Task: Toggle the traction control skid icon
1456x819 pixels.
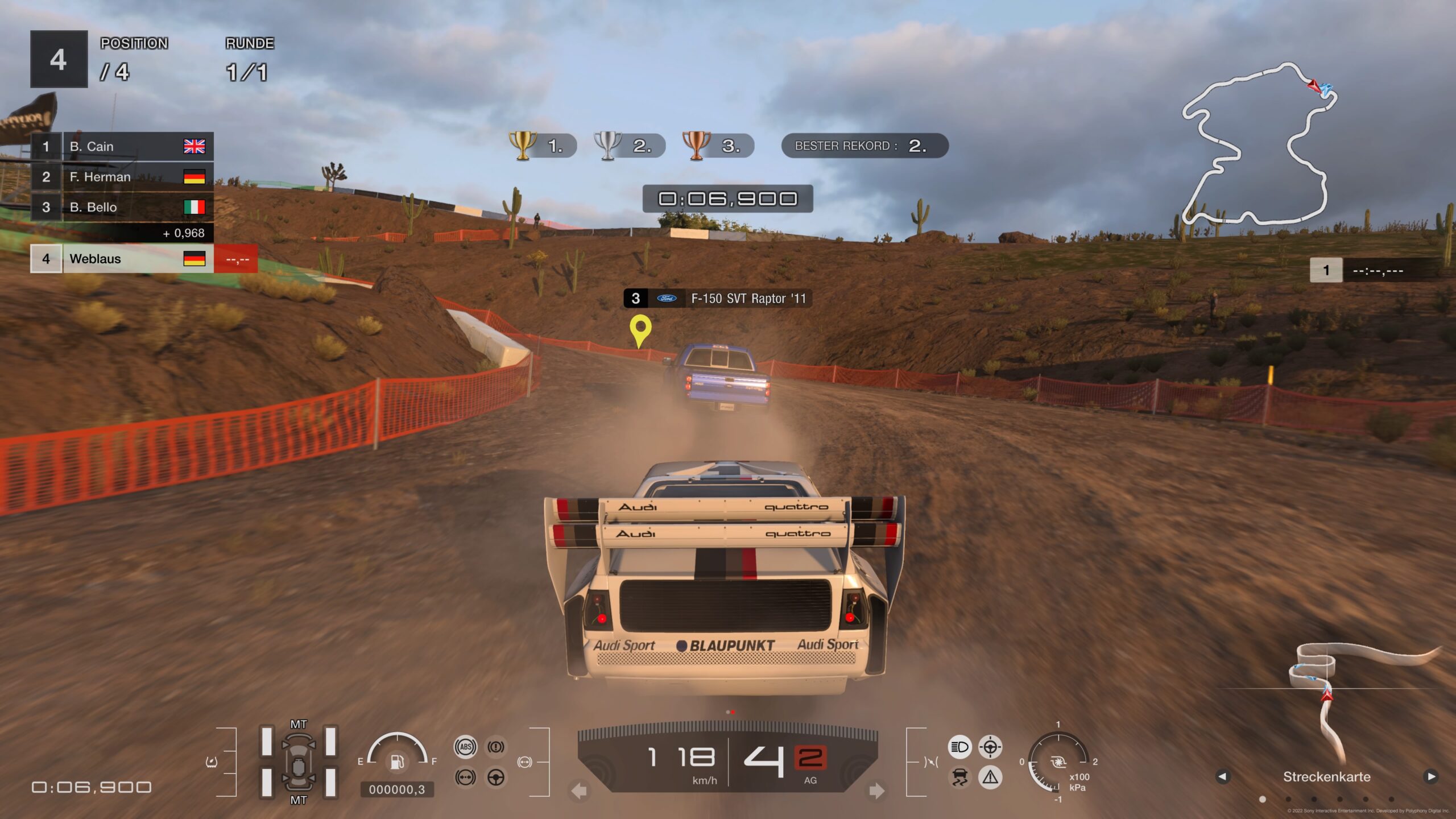Action: pyautogui.click(x=959, y=777)
